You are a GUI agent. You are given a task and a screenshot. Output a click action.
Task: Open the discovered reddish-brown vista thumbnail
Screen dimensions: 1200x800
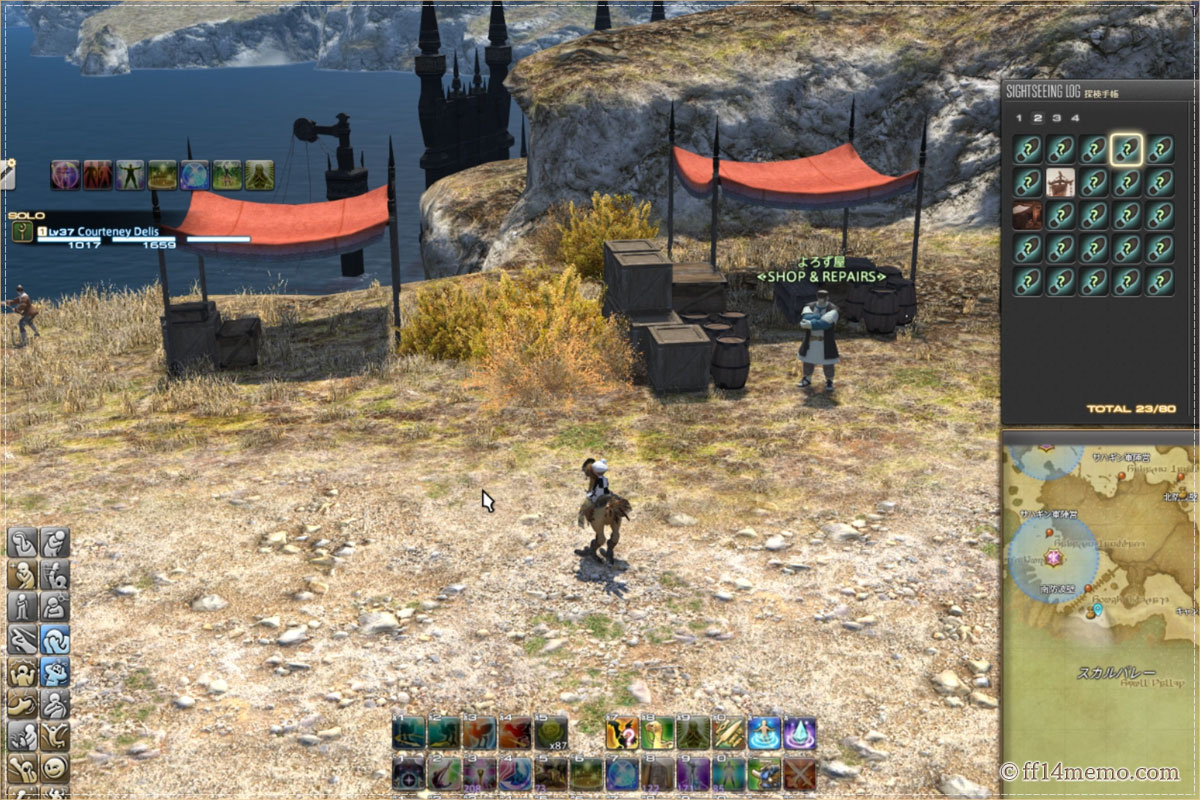click(x=1026, y=216)
